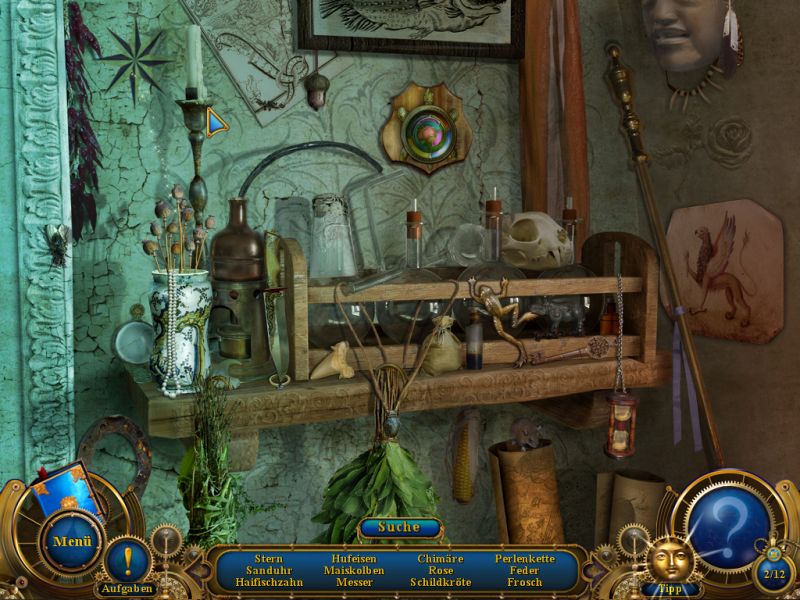The height and width of the screenshot is (600, 800).
Task: Choose 'Schildkröte' in the word list
Action: pos(440,582)
